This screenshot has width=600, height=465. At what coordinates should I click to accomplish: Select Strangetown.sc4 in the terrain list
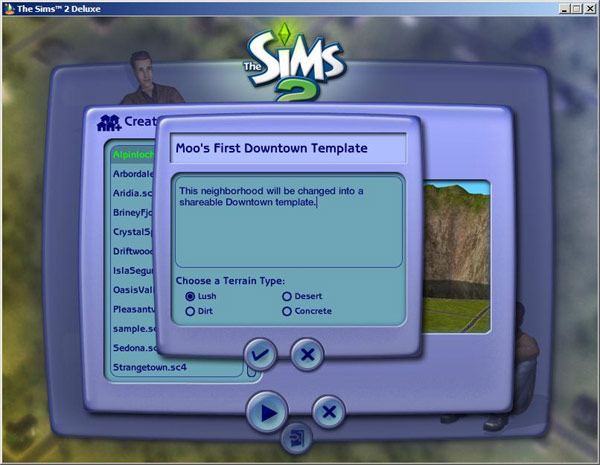(x=150, y=367)
